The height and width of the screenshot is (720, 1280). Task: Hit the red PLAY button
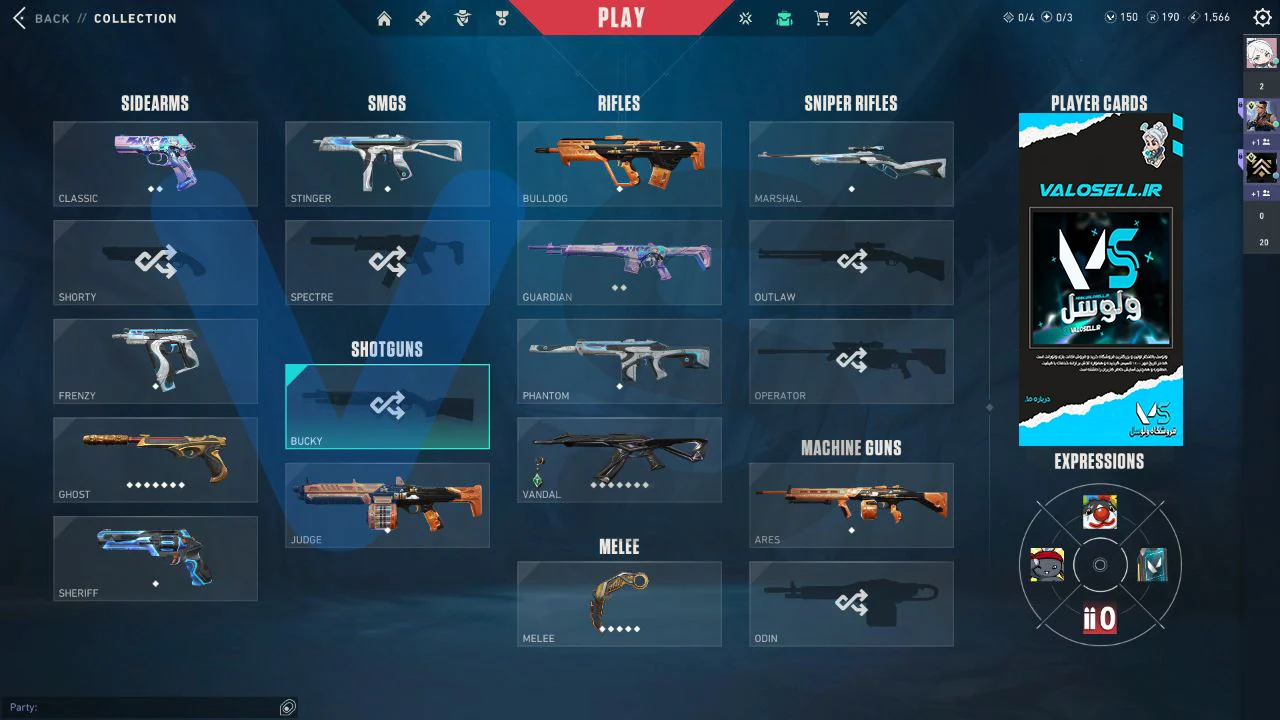[621, 18]
